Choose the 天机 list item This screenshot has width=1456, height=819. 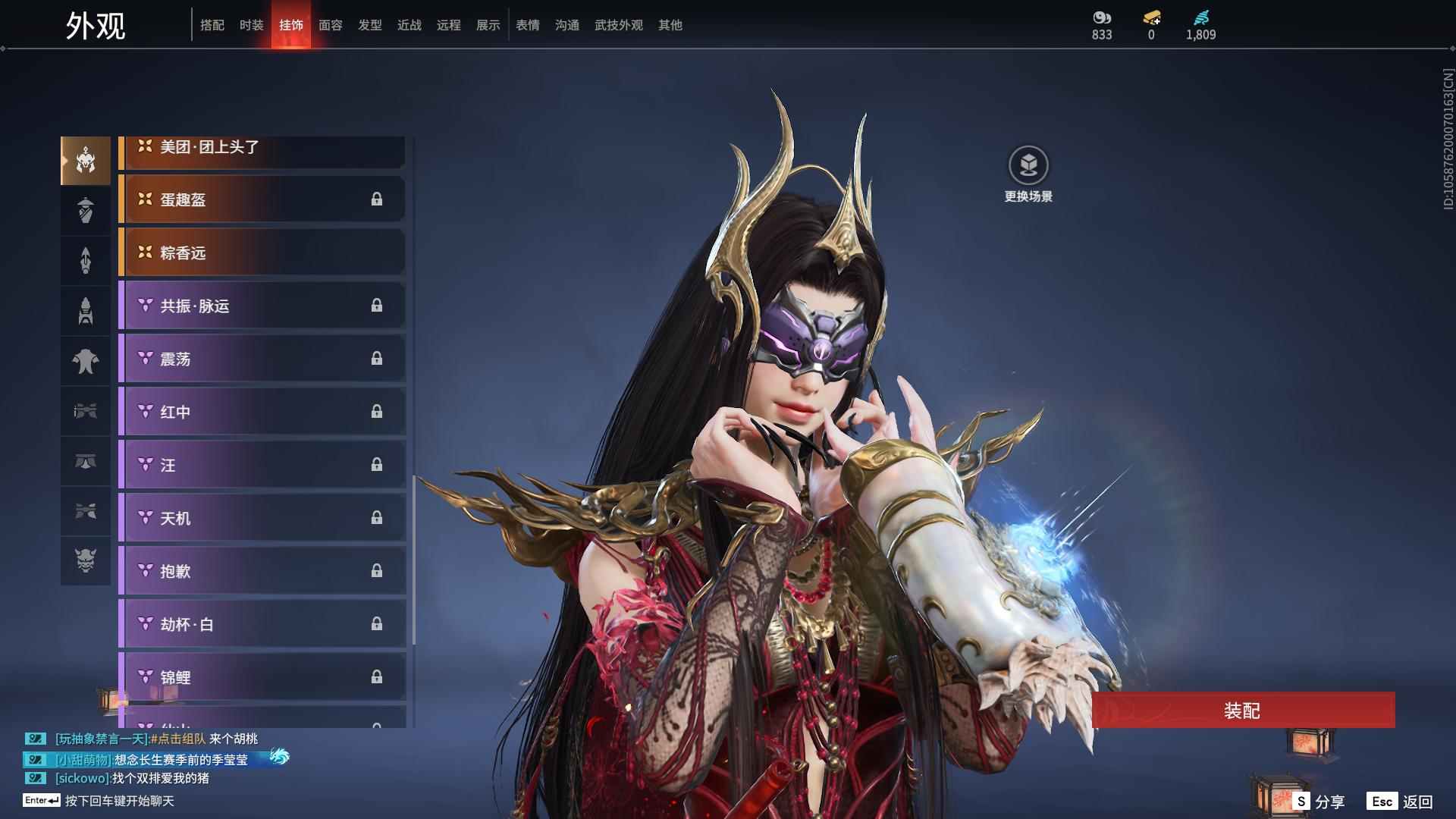tap(262, 518)
